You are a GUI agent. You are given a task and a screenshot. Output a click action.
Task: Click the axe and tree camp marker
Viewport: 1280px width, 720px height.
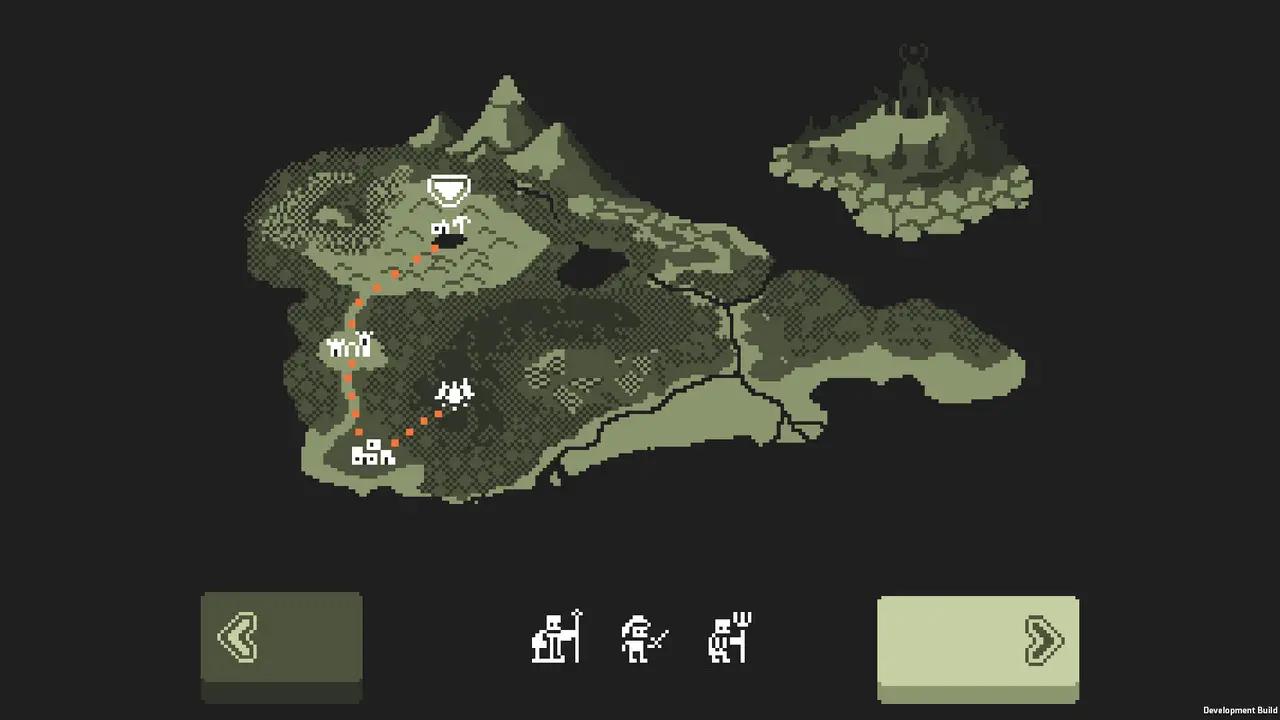(450, 228)
